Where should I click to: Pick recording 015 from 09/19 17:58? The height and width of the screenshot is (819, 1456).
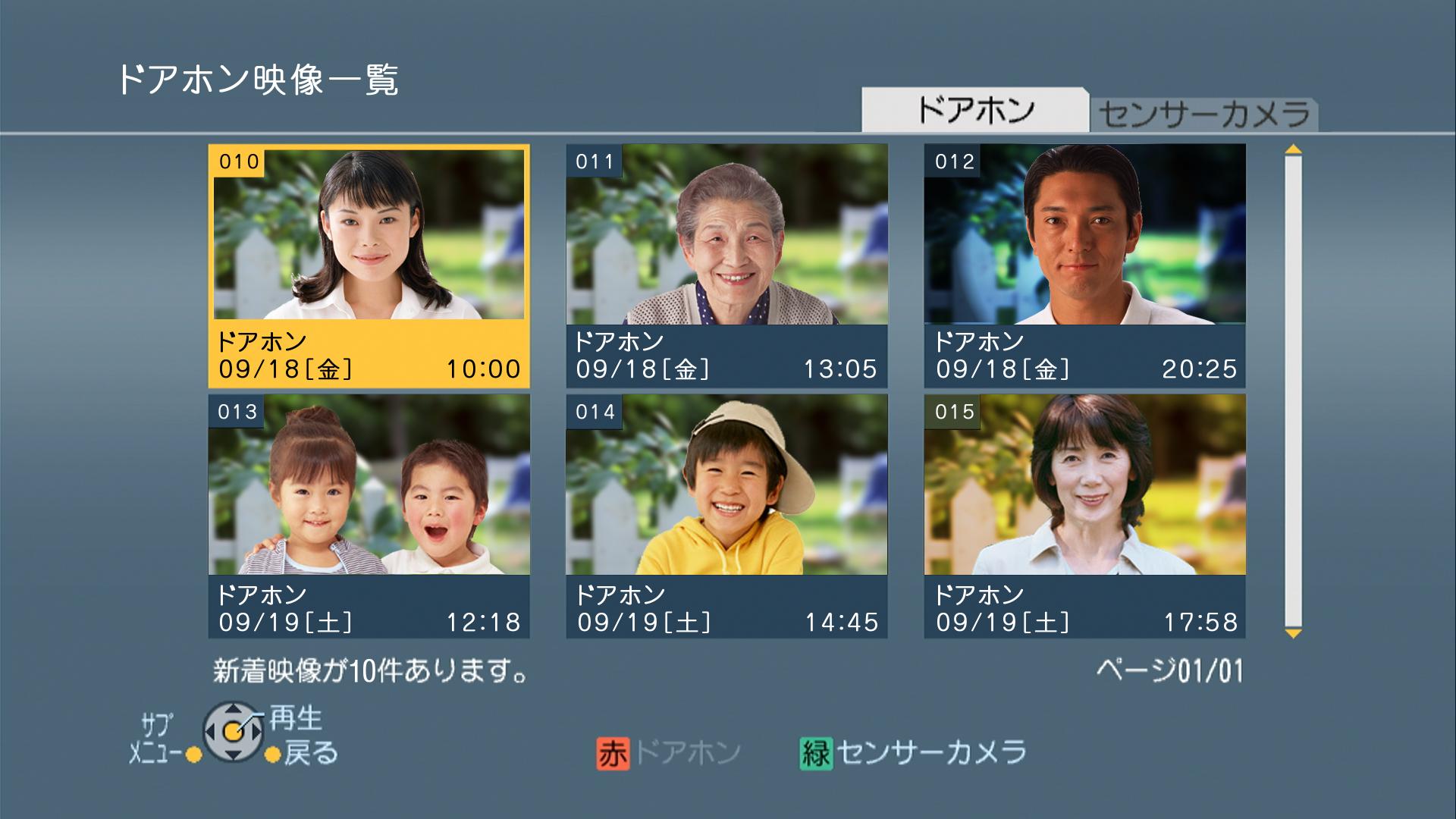click(x=1084, y=516)
